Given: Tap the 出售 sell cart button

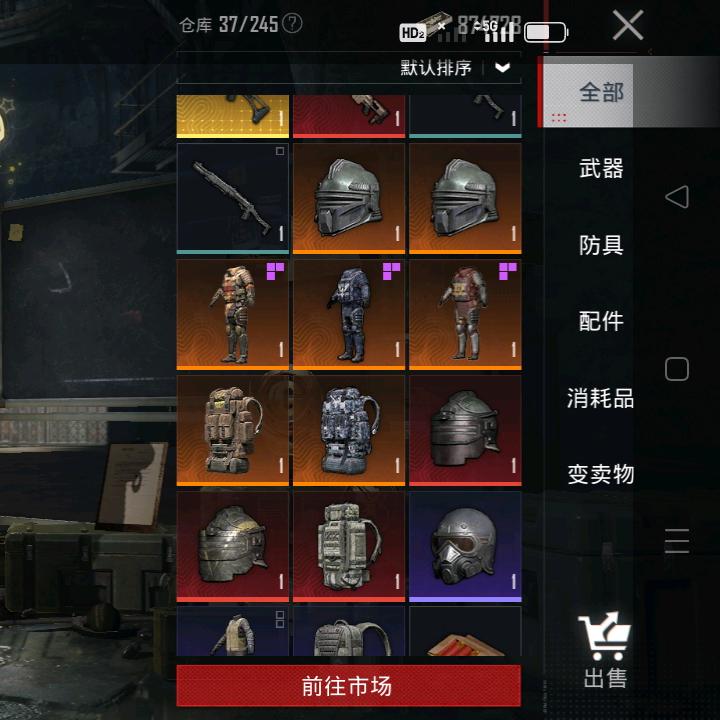Looking at the screenshot, I should (x=604, y=650).
